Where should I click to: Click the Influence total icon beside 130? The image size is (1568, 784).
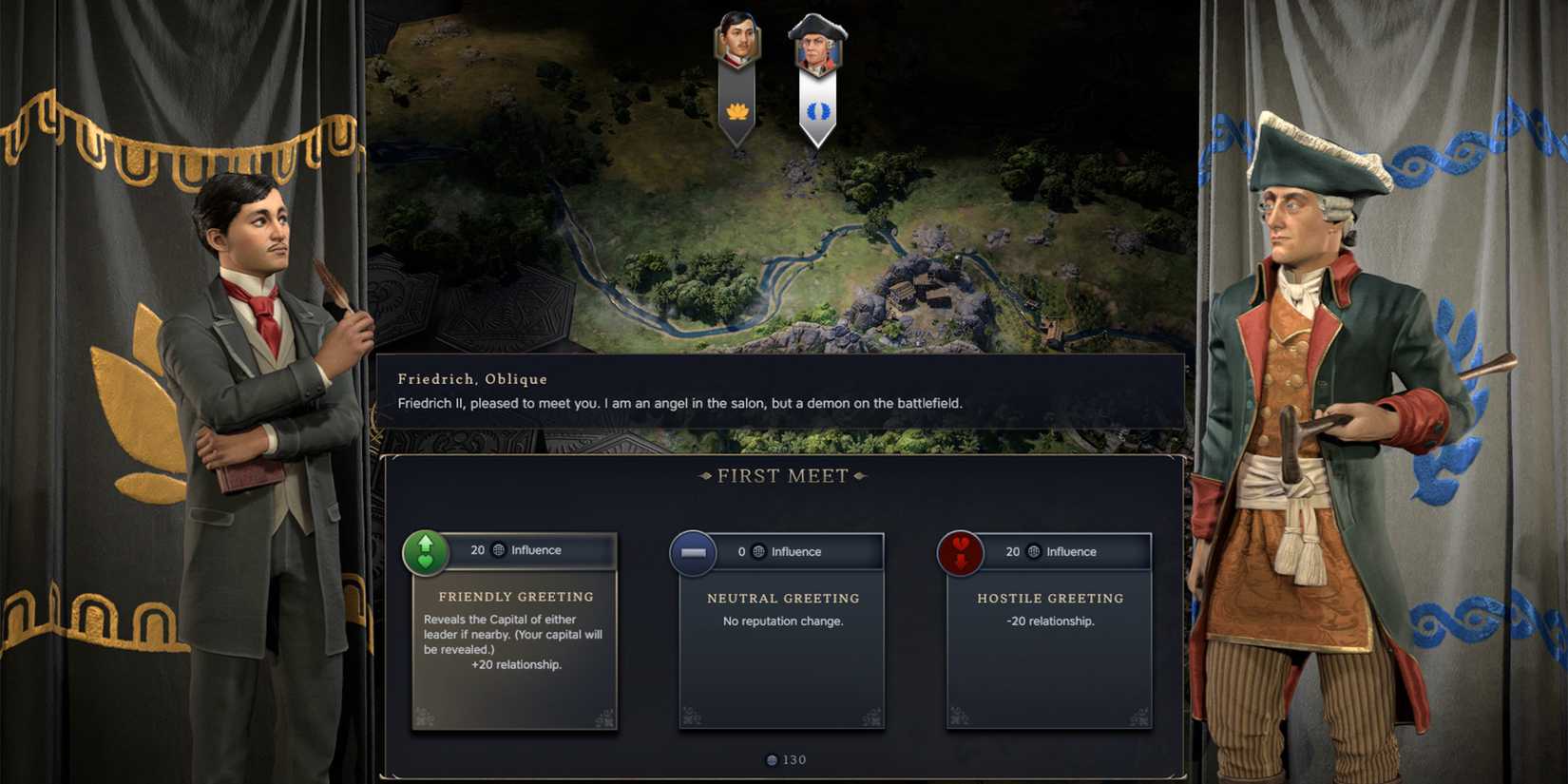[771, 759]
